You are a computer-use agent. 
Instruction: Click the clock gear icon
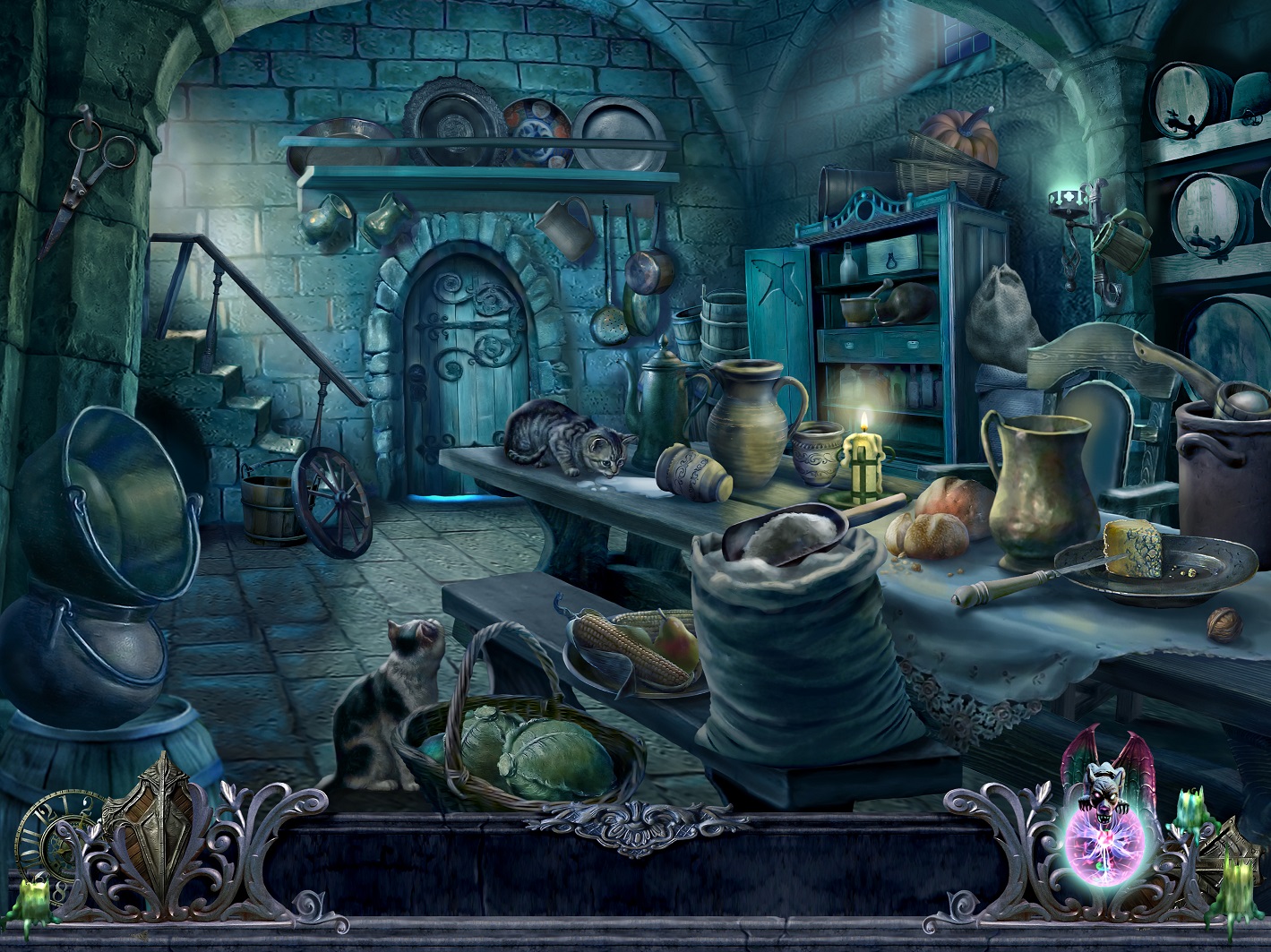tap(45, 837)
